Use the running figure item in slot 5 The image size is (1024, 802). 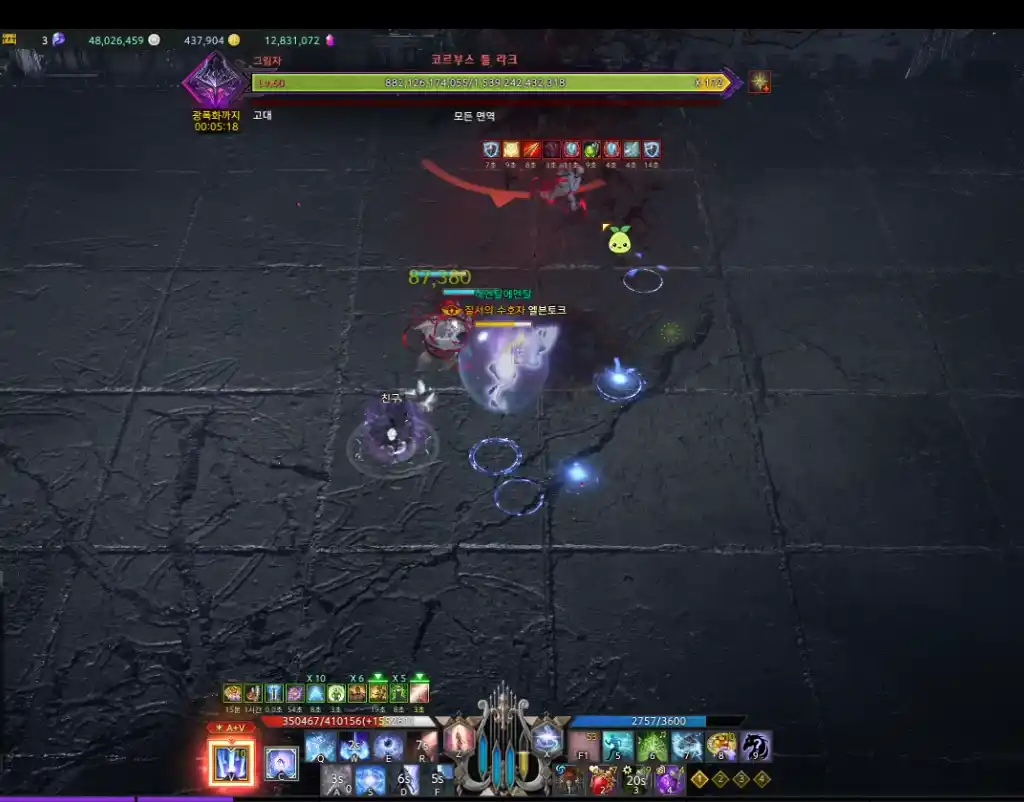point(618,746)
